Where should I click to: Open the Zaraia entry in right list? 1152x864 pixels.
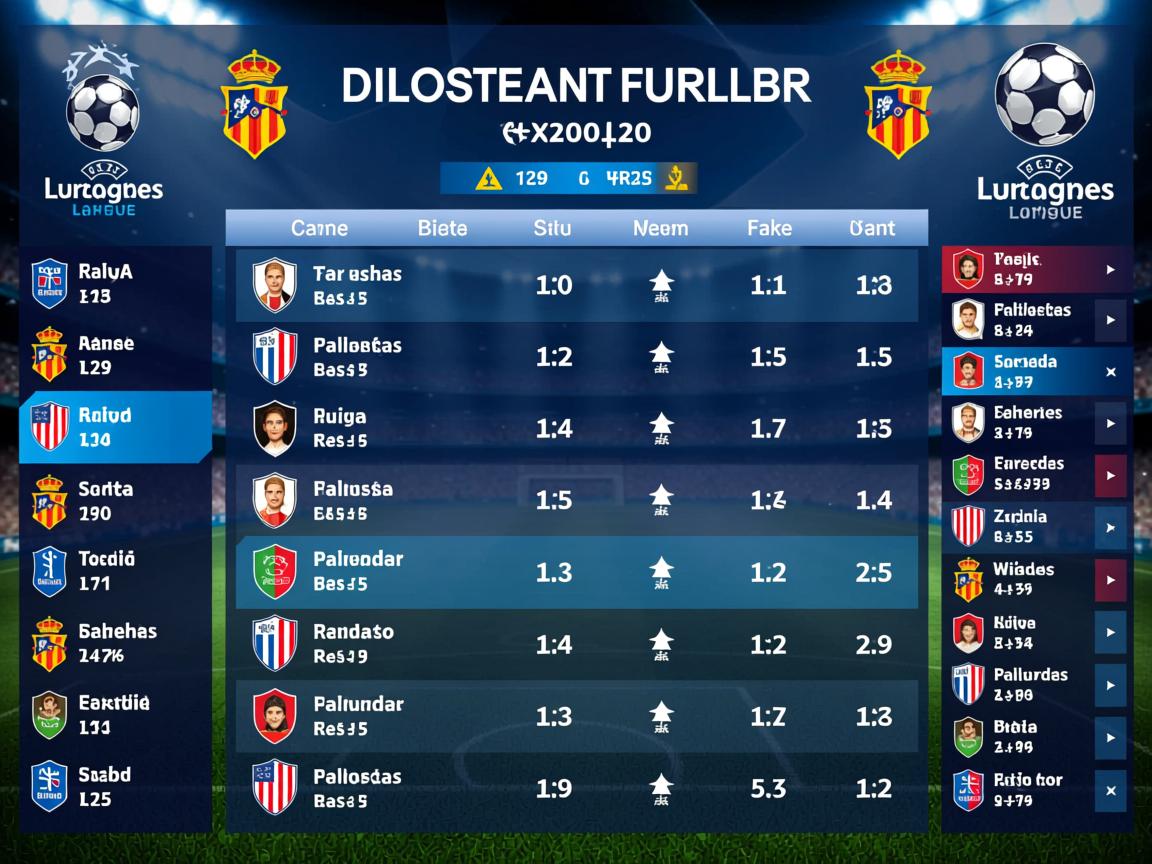[x=1020, y=526]
